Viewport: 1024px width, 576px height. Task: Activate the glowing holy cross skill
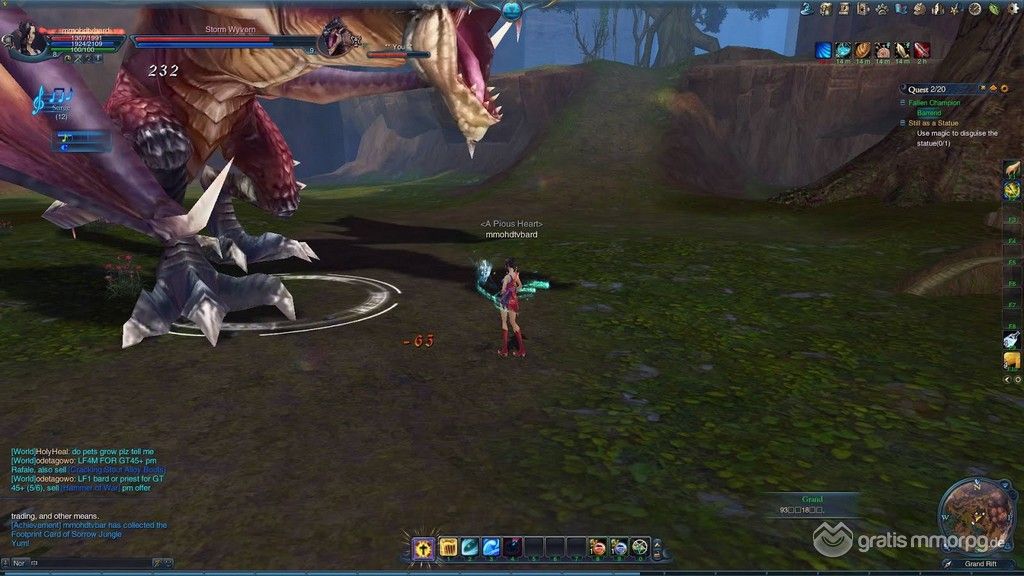pos(424,547)
